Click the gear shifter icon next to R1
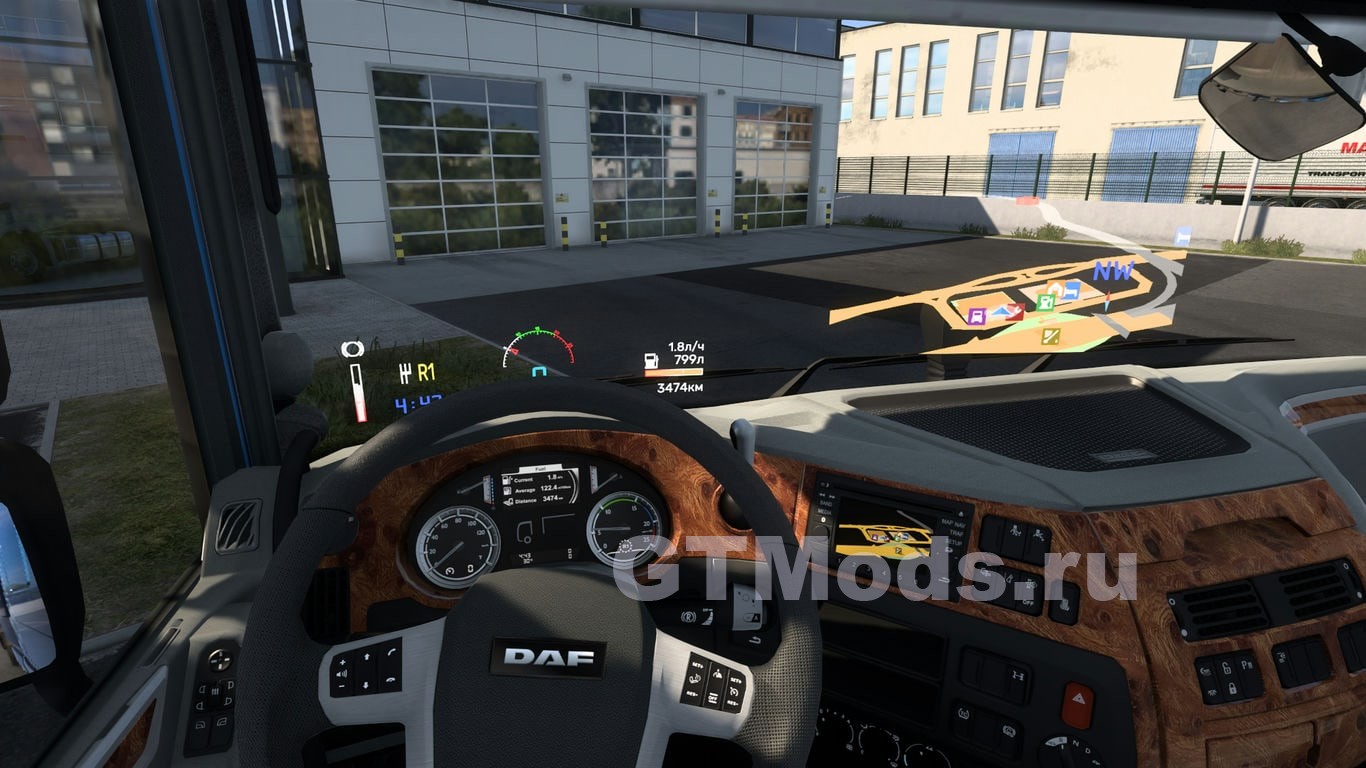Viewport: 1366px width, 768px height. point(405,373)
